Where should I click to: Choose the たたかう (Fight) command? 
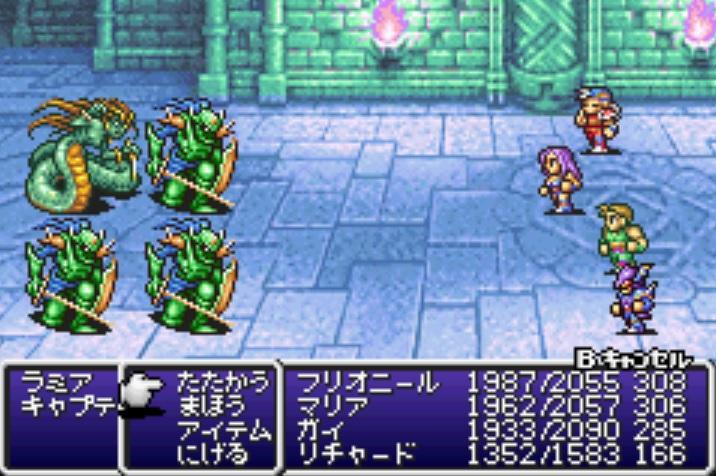[x=223, y=382]
